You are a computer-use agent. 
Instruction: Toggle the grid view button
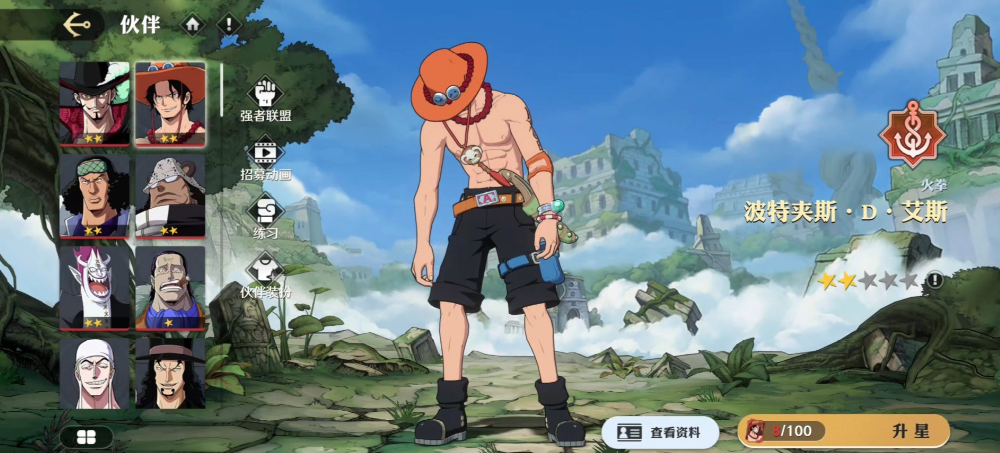[x=86, y=437]
